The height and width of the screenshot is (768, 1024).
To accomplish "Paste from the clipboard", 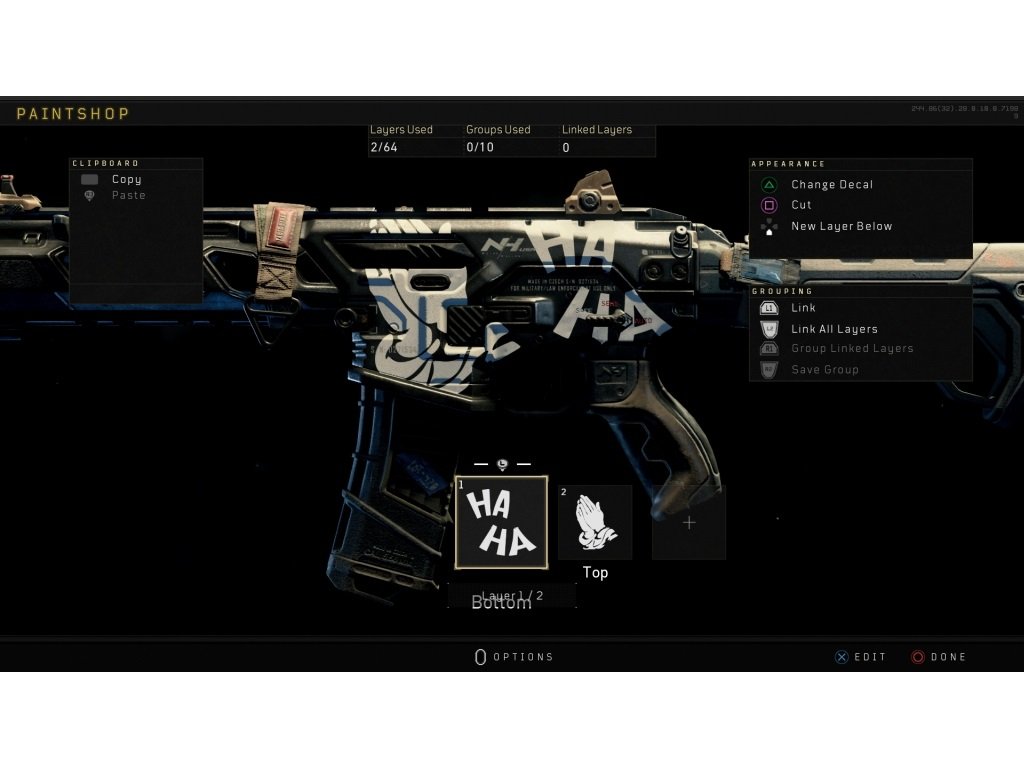I will tap(128, 196).
